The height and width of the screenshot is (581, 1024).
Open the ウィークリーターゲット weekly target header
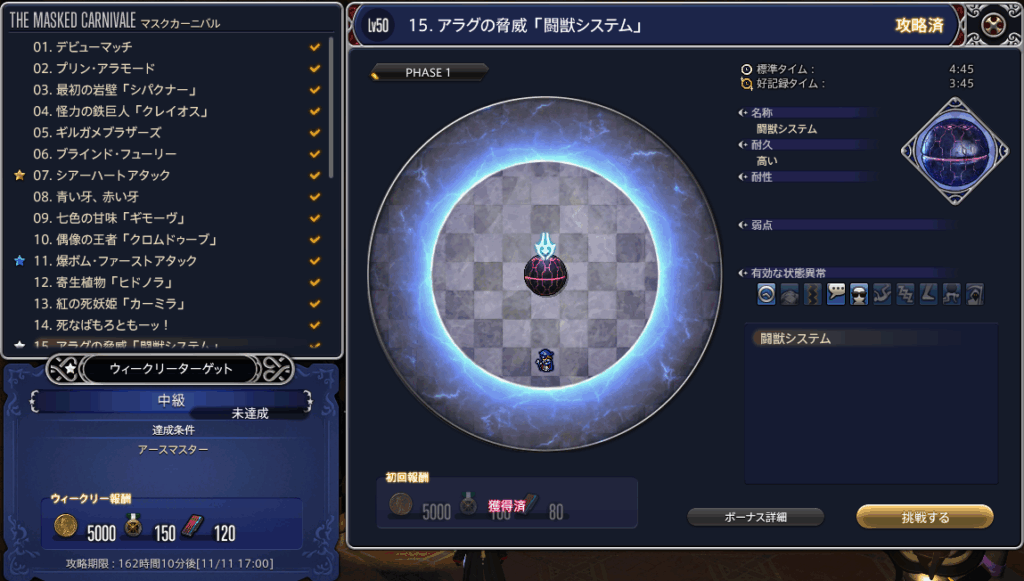click(x=170, y=369)
